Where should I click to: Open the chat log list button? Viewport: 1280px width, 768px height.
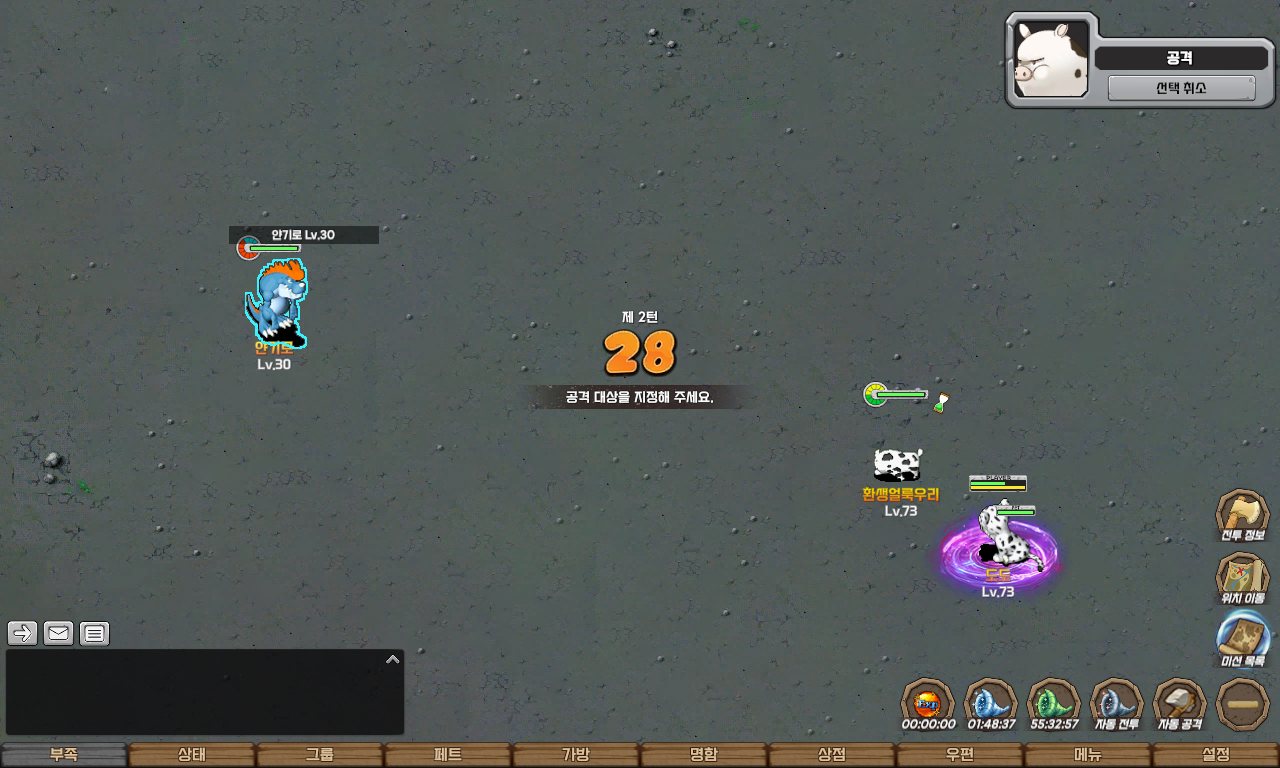coord(94,633)
